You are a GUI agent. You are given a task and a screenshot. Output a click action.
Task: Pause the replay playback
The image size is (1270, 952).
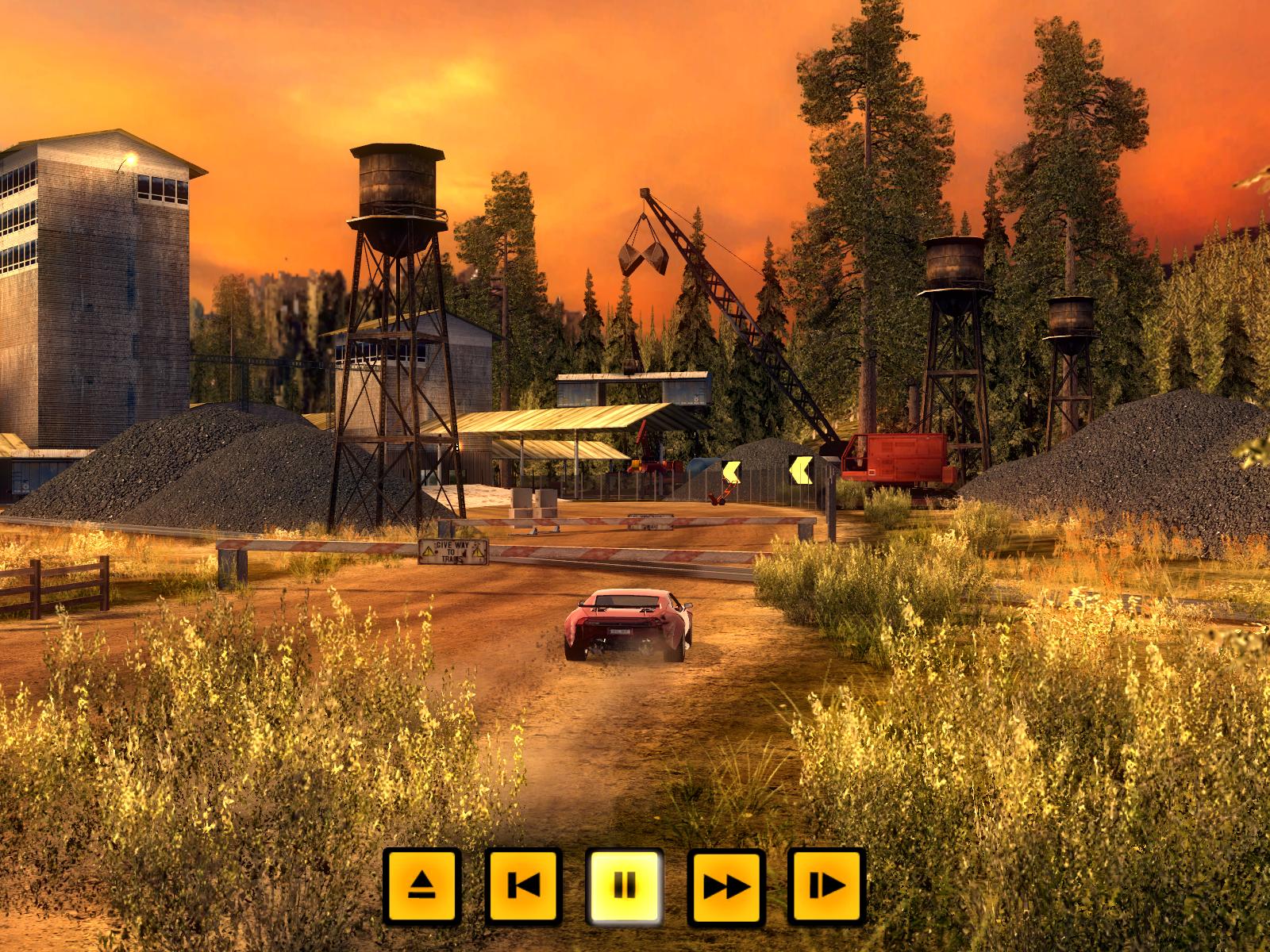click(x=625, y=885)
